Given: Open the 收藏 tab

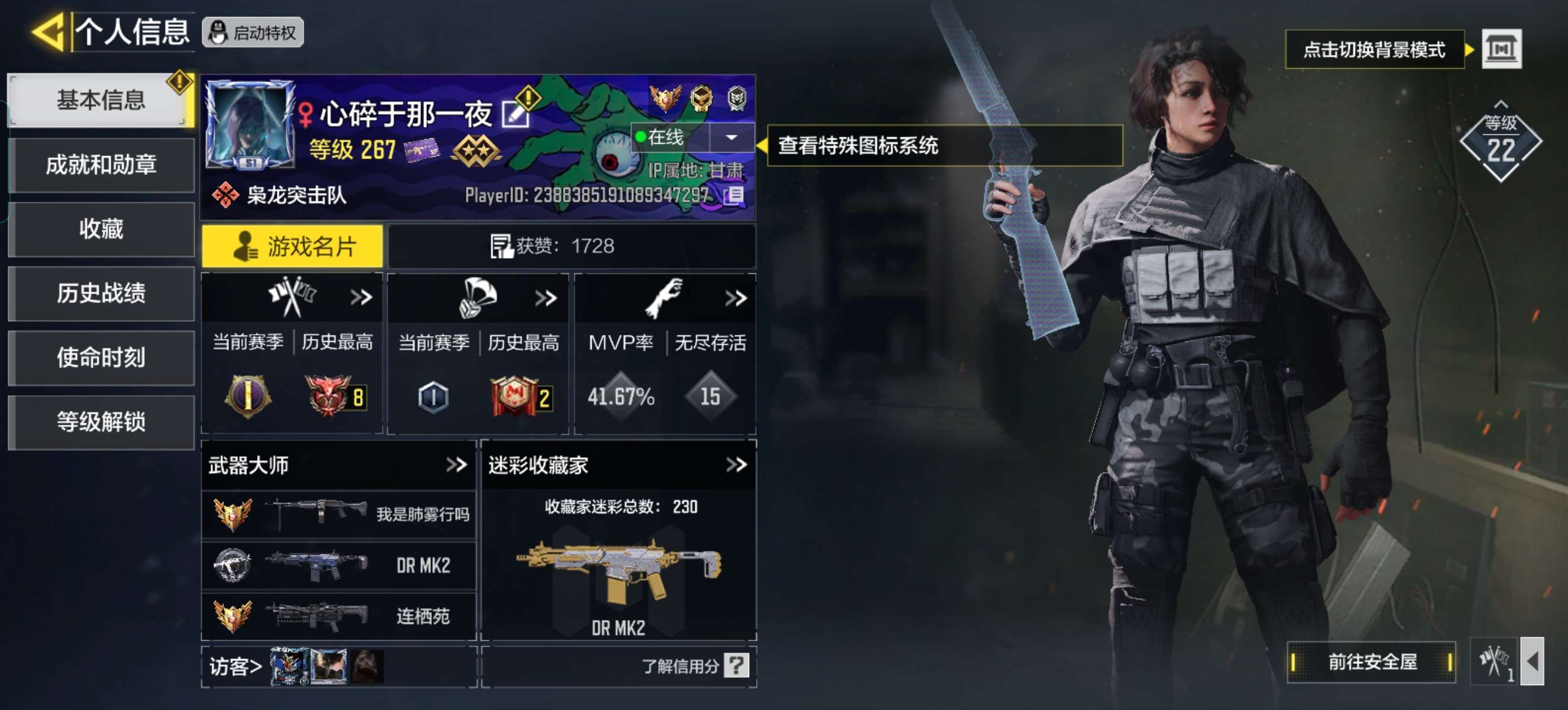Looking at the screenshot, I should click(x=101, y=230).
